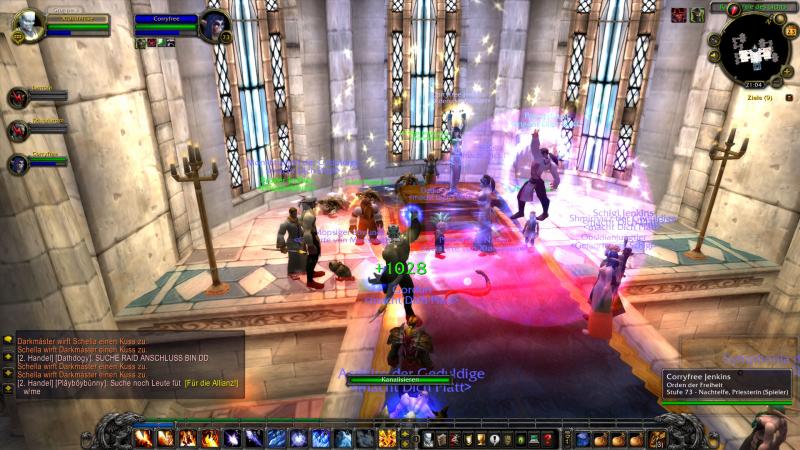Click the green figure buff icon
This screenshot has width=800, height=450.
[697, 14]
